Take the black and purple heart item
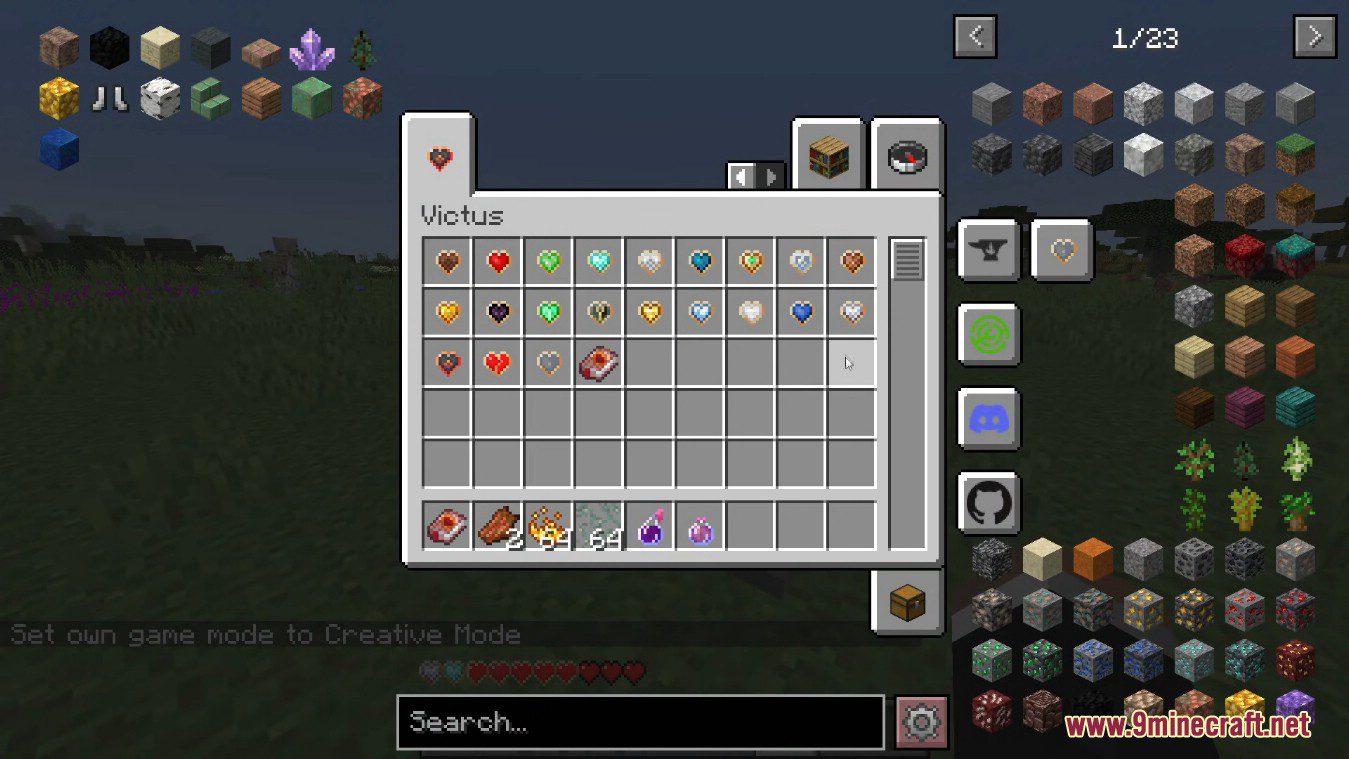 click(x=498, y=313)
